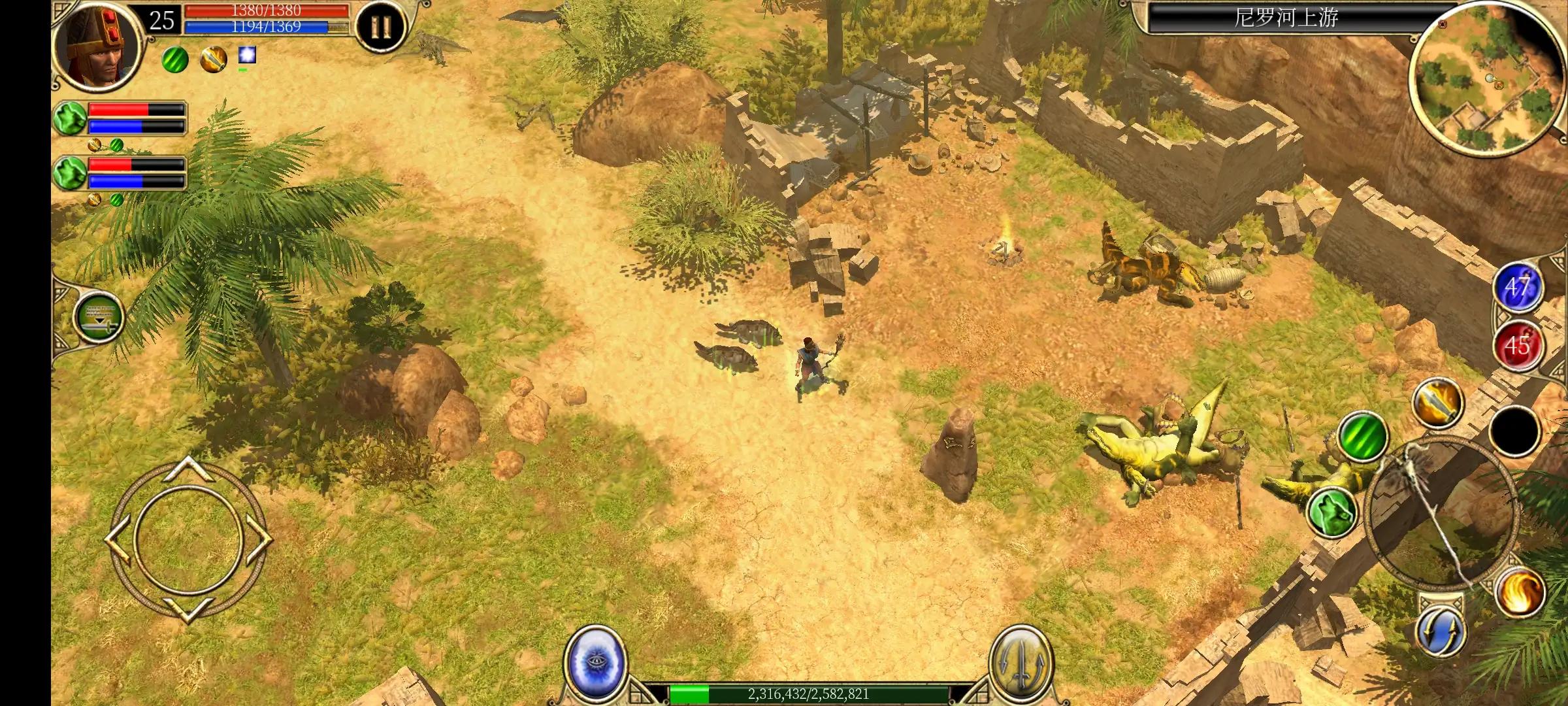Select the empty black skill slot
1568x706 pixels.
click(1514, 430)
